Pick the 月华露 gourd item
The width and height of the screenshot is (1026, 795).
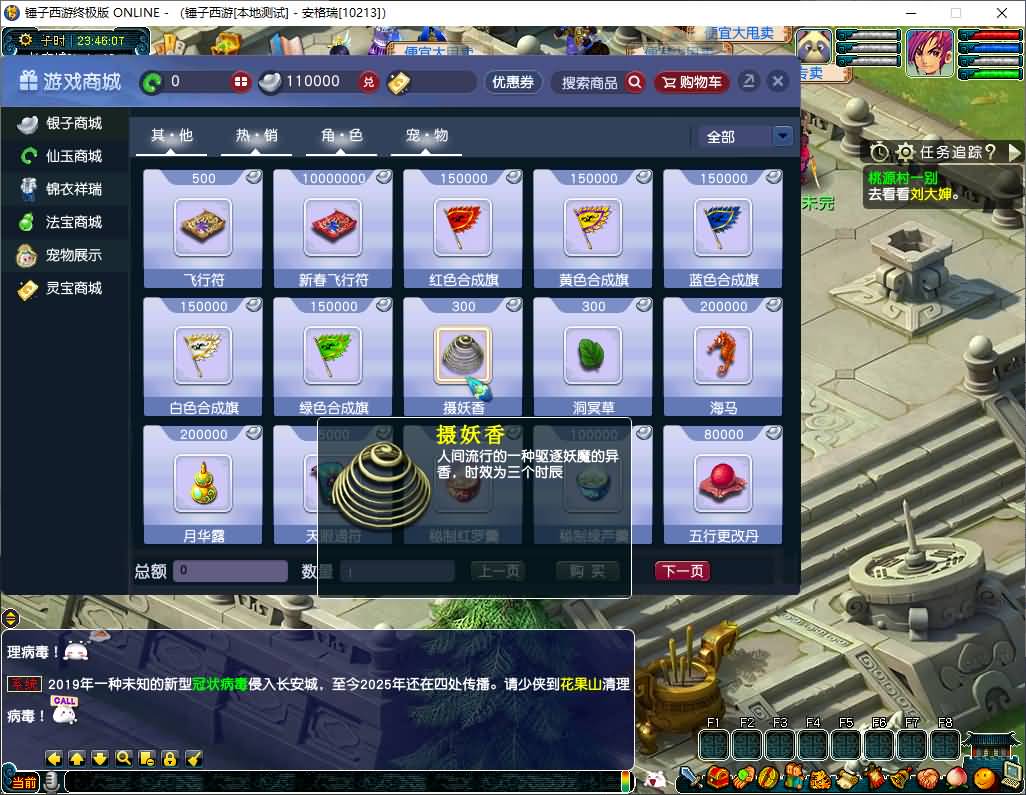coord(203,484)
